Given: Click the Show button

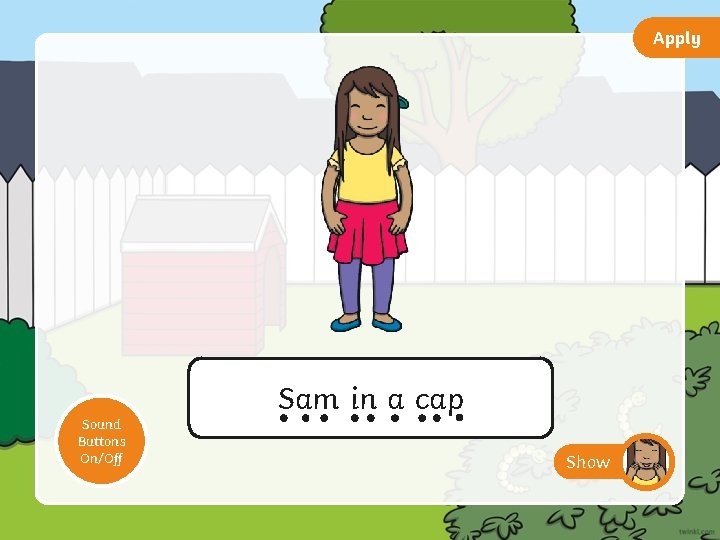Looking at the screenshot, I should (588, 462).
